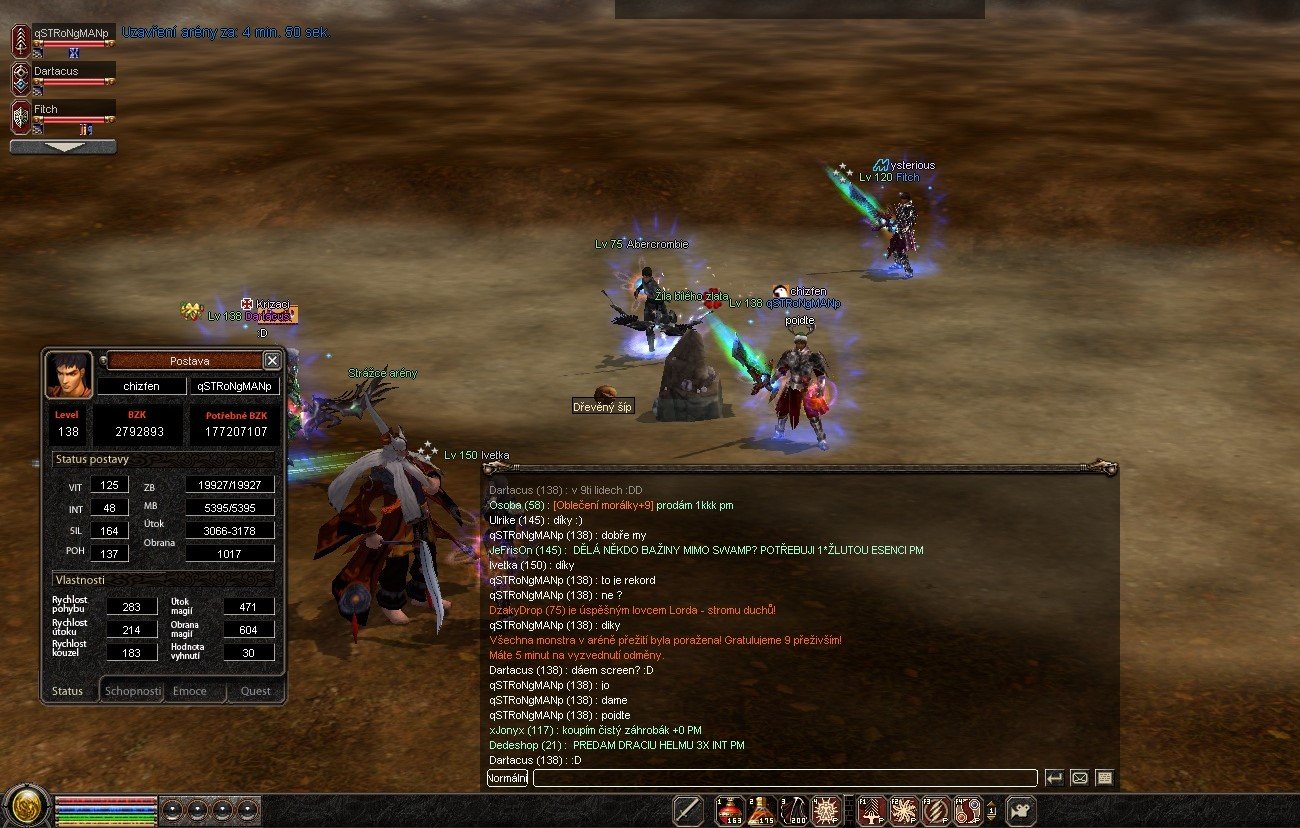Activate the glowing body aura skill
1300x828 pixels.
click(825, 809)
